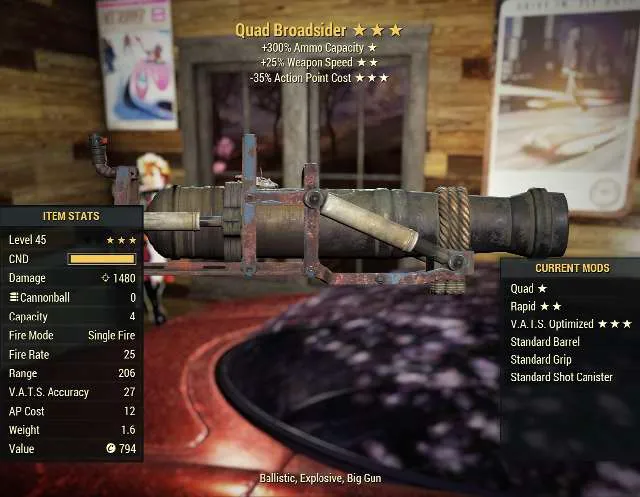Image resolution: width=640 pixels, height=497 pixels.
Task: Choose the Standard Grip mod
Action: 540,360
